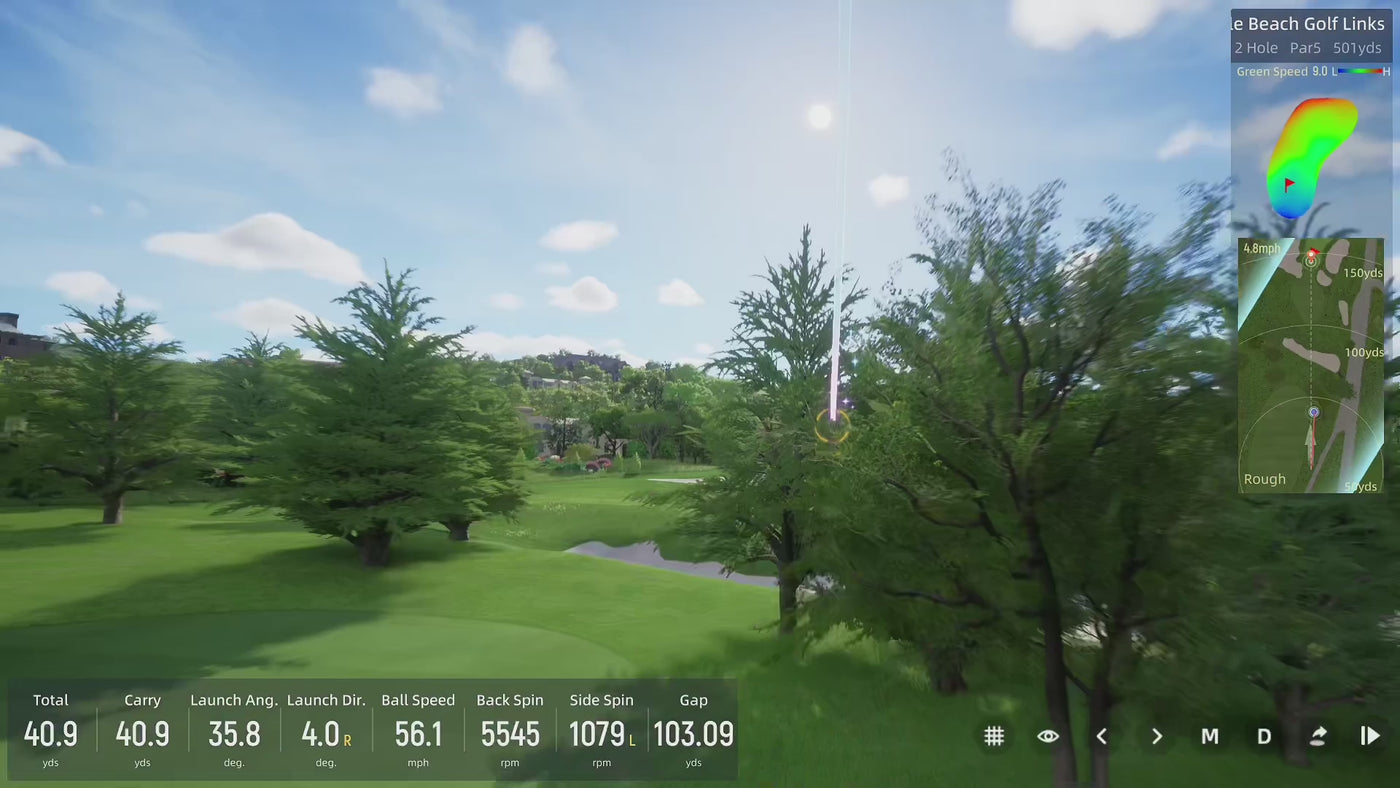Click the next-shot right chevron
Image resolution: width=1400 pixels, height=788 pixels.
(1156, 735)
